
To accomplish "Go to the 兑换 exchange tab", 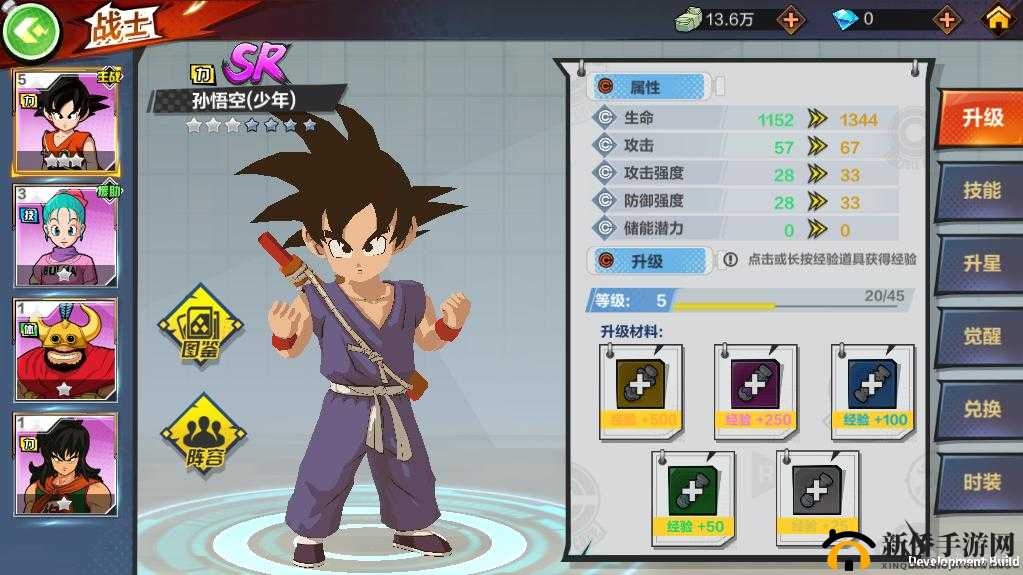I will [x=981, y=409].
